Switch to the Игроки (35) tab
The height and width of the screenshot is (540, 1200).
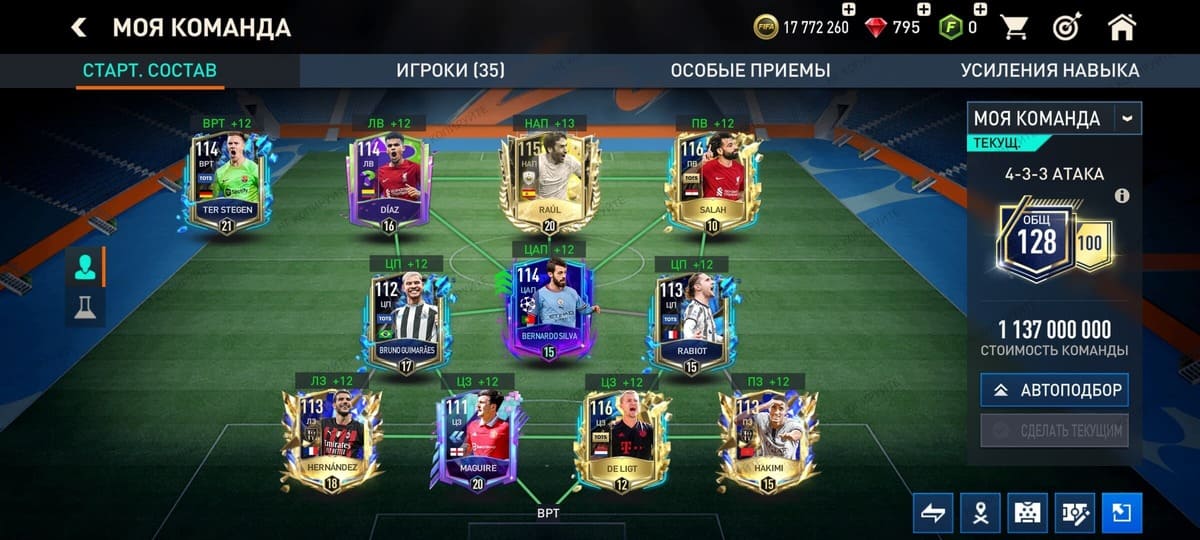[450, 70]
